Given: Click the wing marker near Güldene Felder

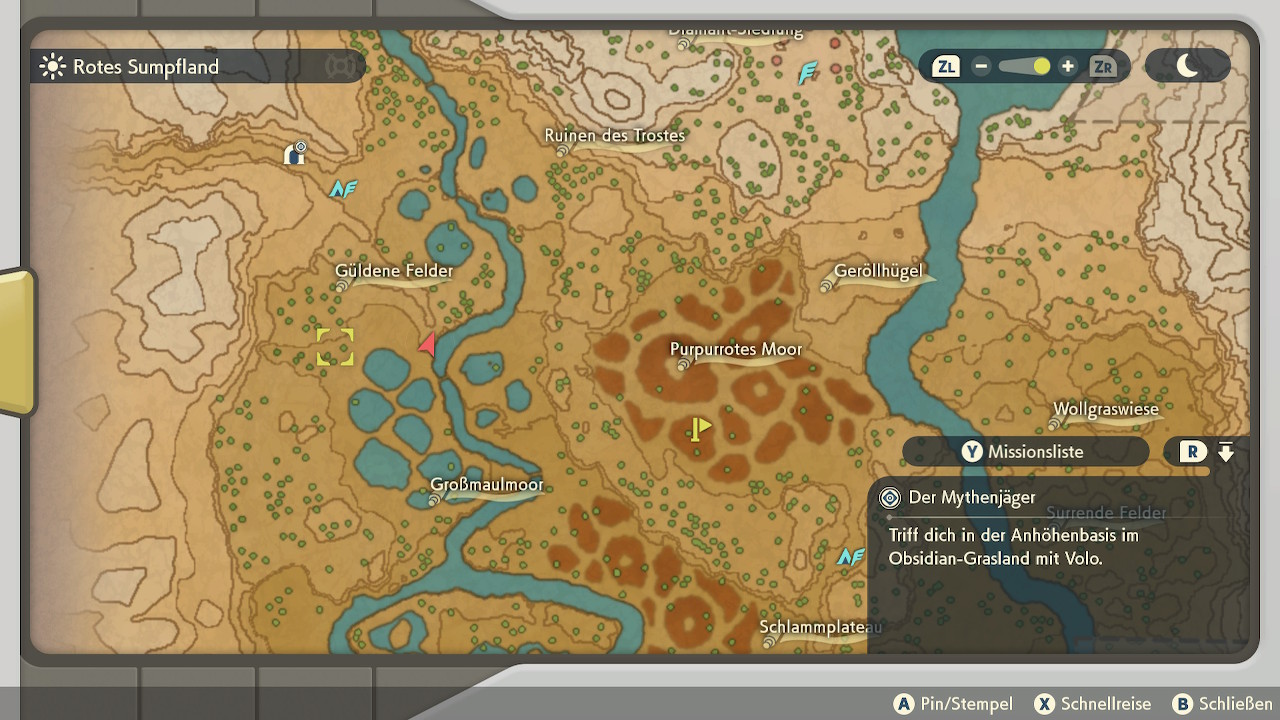Looking at the screenshot, I should (x=343, y=188).
